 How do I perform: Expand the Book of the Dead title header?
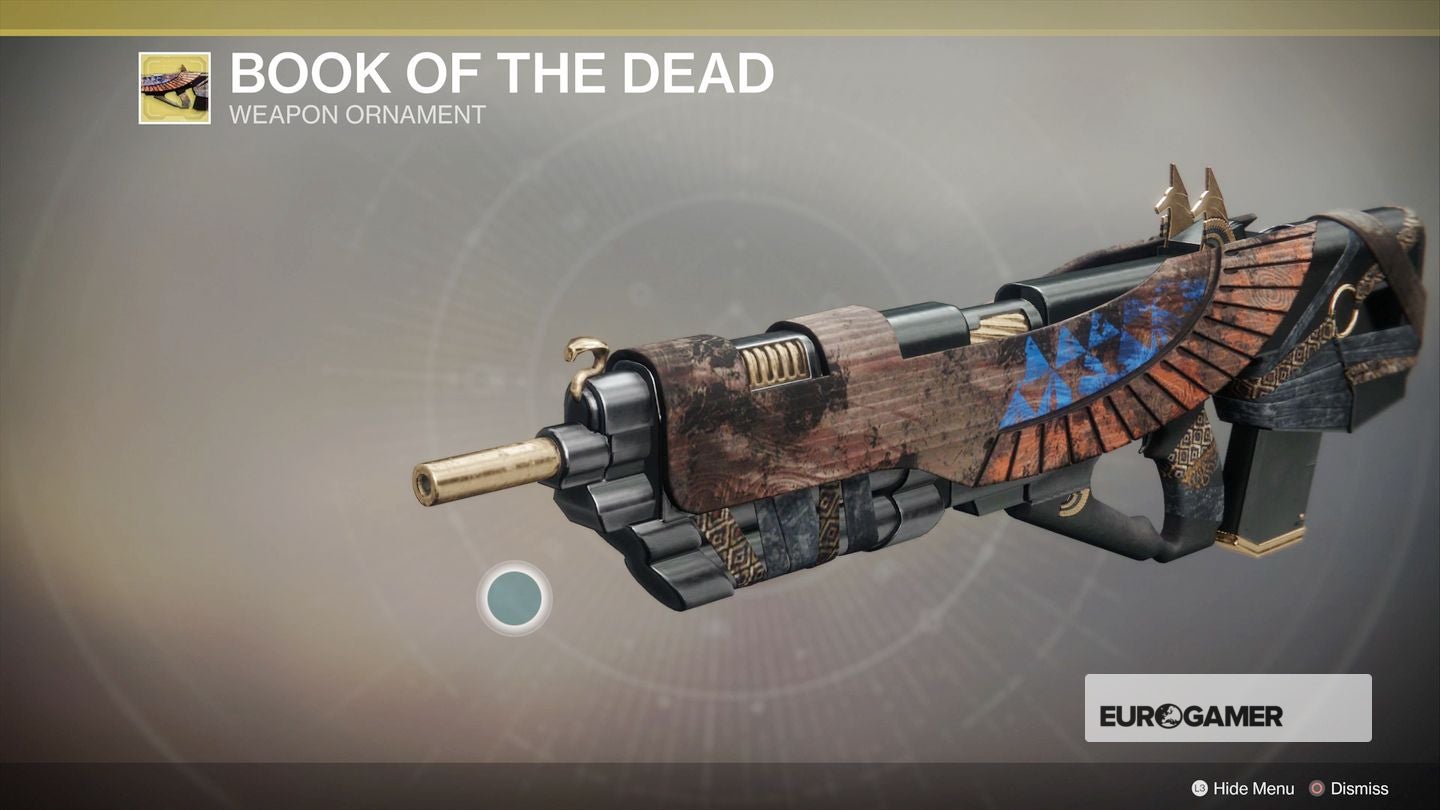point(500,72)
